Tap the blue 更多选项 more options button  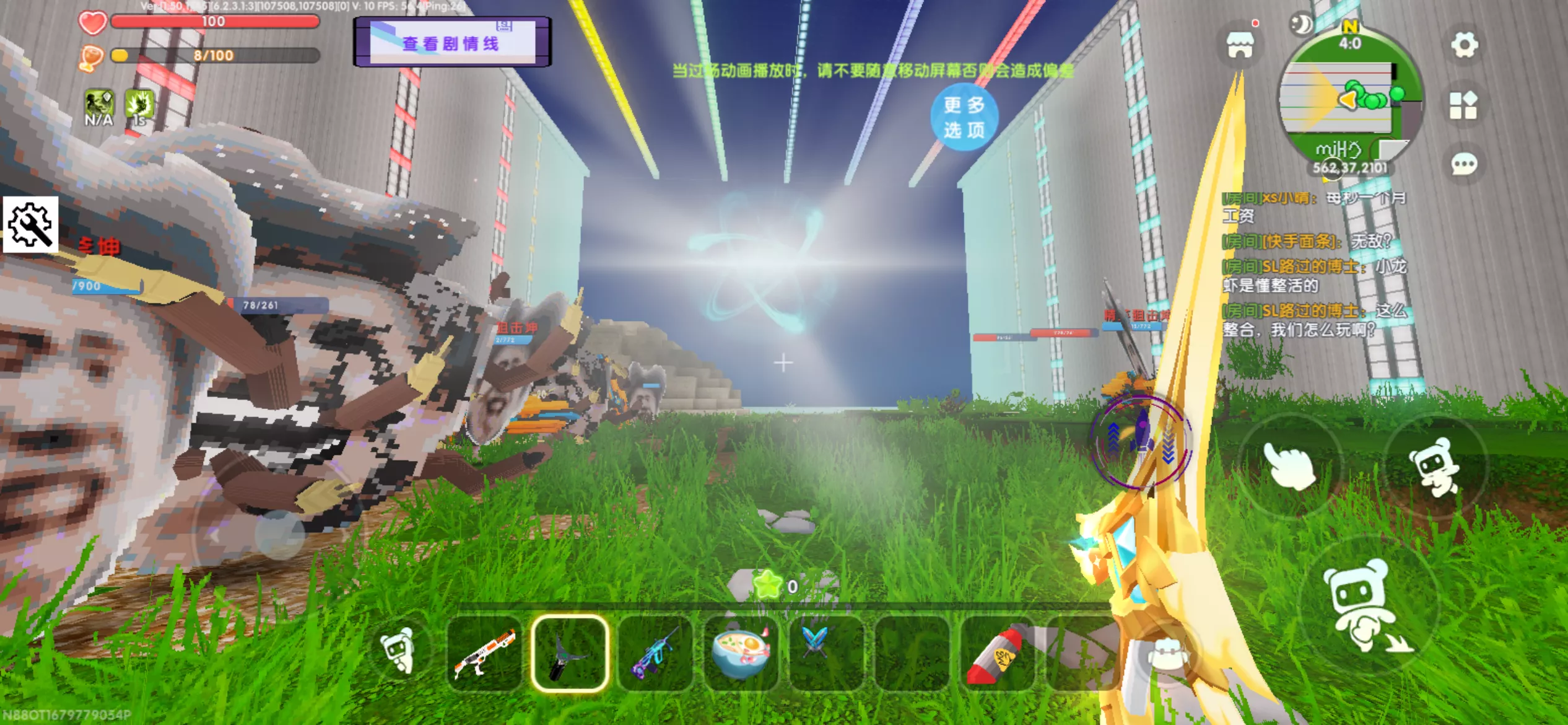point(964,117)
